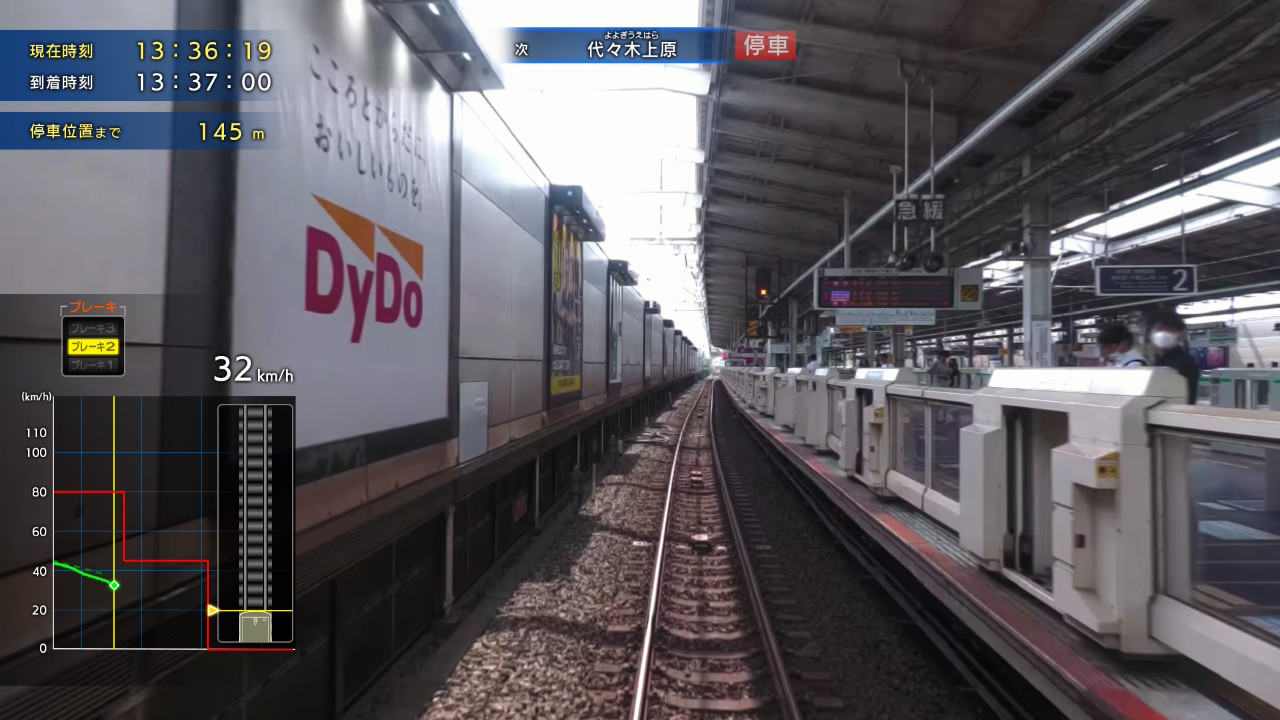Click the yellow triangle marker on the speed graph
The width and height of the screenshot is (1280, 720).
coord(212,608)
